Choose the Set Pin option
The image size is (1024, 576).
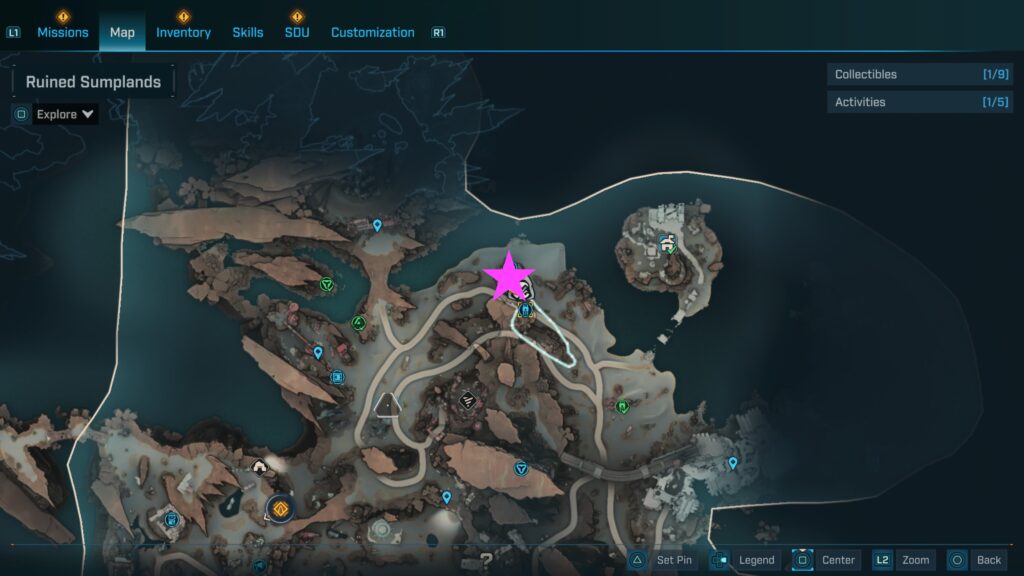point(664,560)
